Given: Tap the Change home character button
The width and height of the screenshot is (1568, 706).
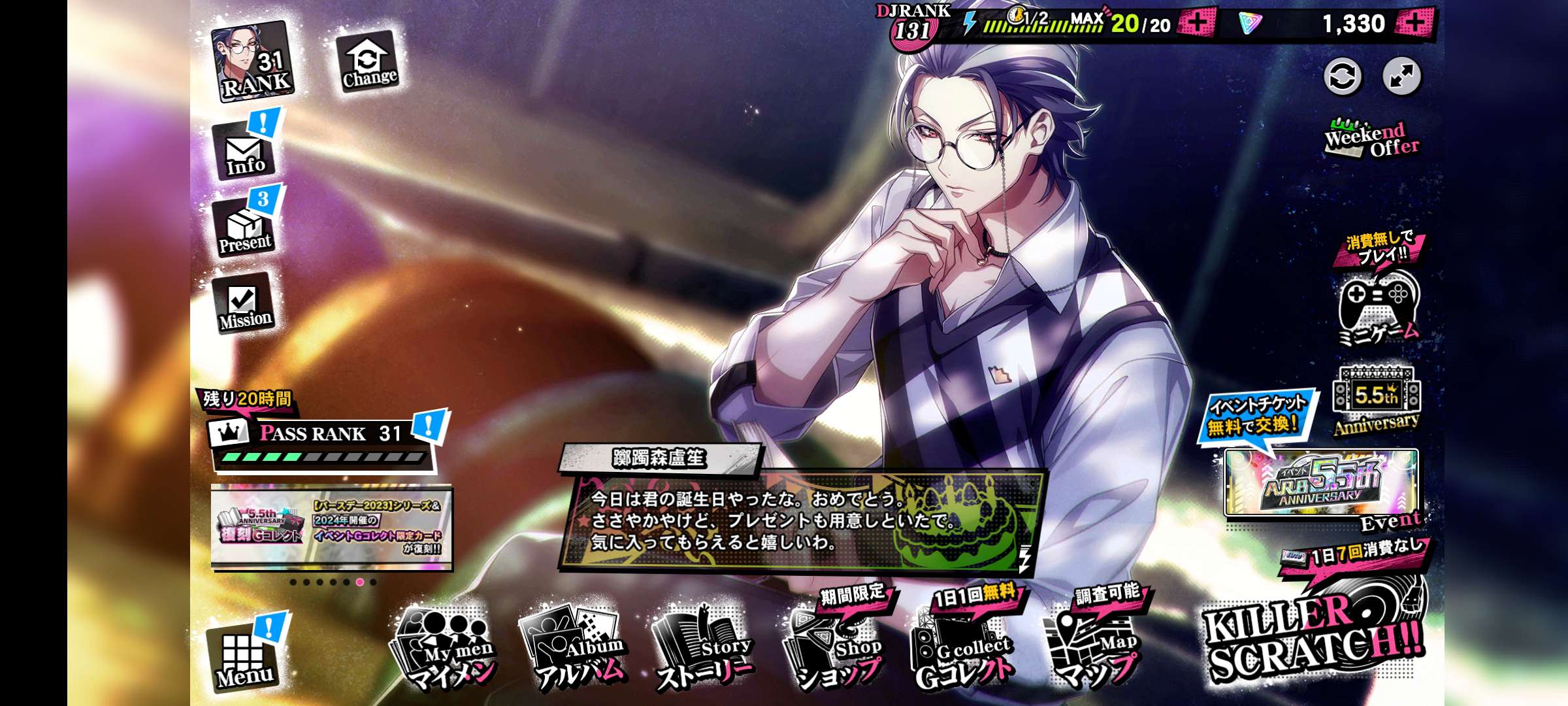Looking at the screenshot, I should pyautogui.click(x=368, y=63).
